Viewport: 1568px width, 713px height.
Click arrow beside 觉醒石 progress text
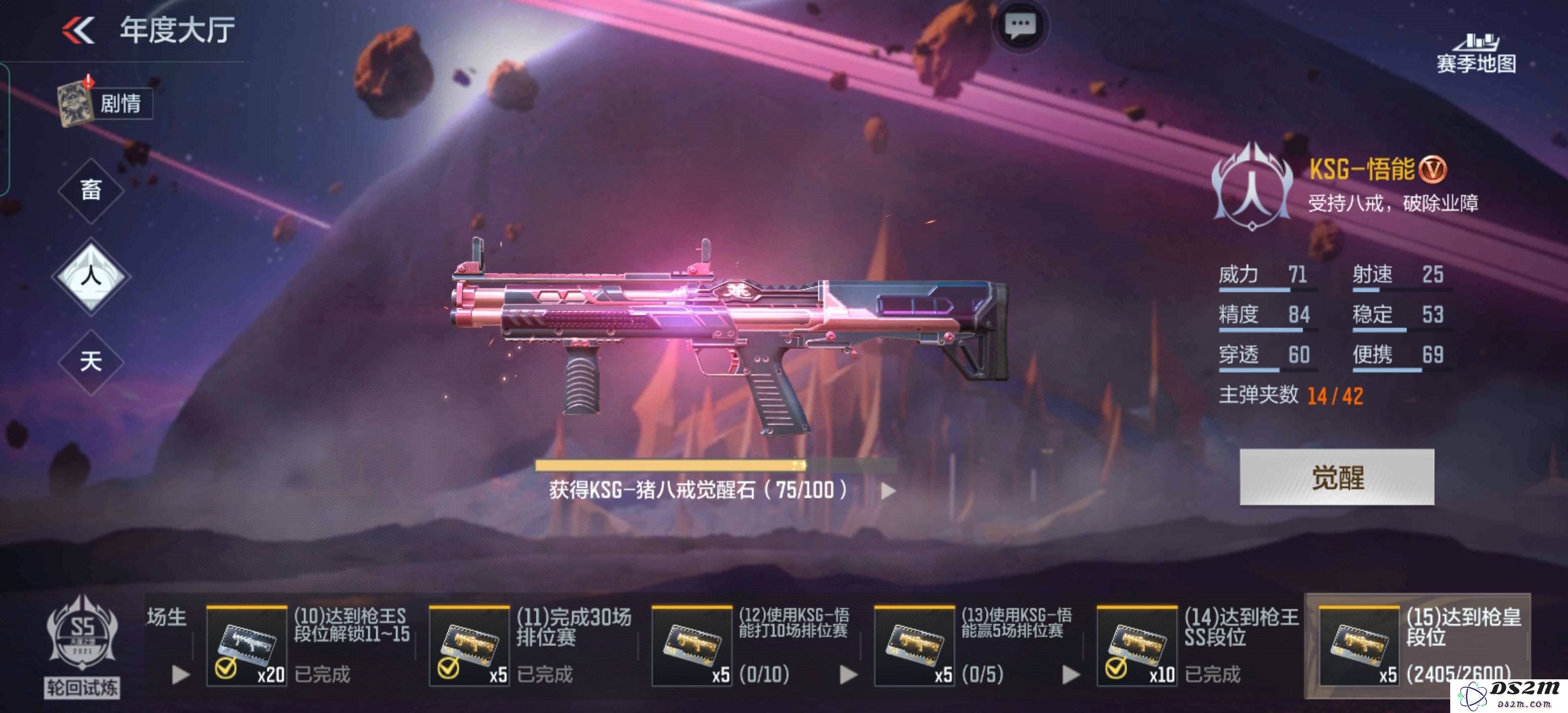coord(888,491)
